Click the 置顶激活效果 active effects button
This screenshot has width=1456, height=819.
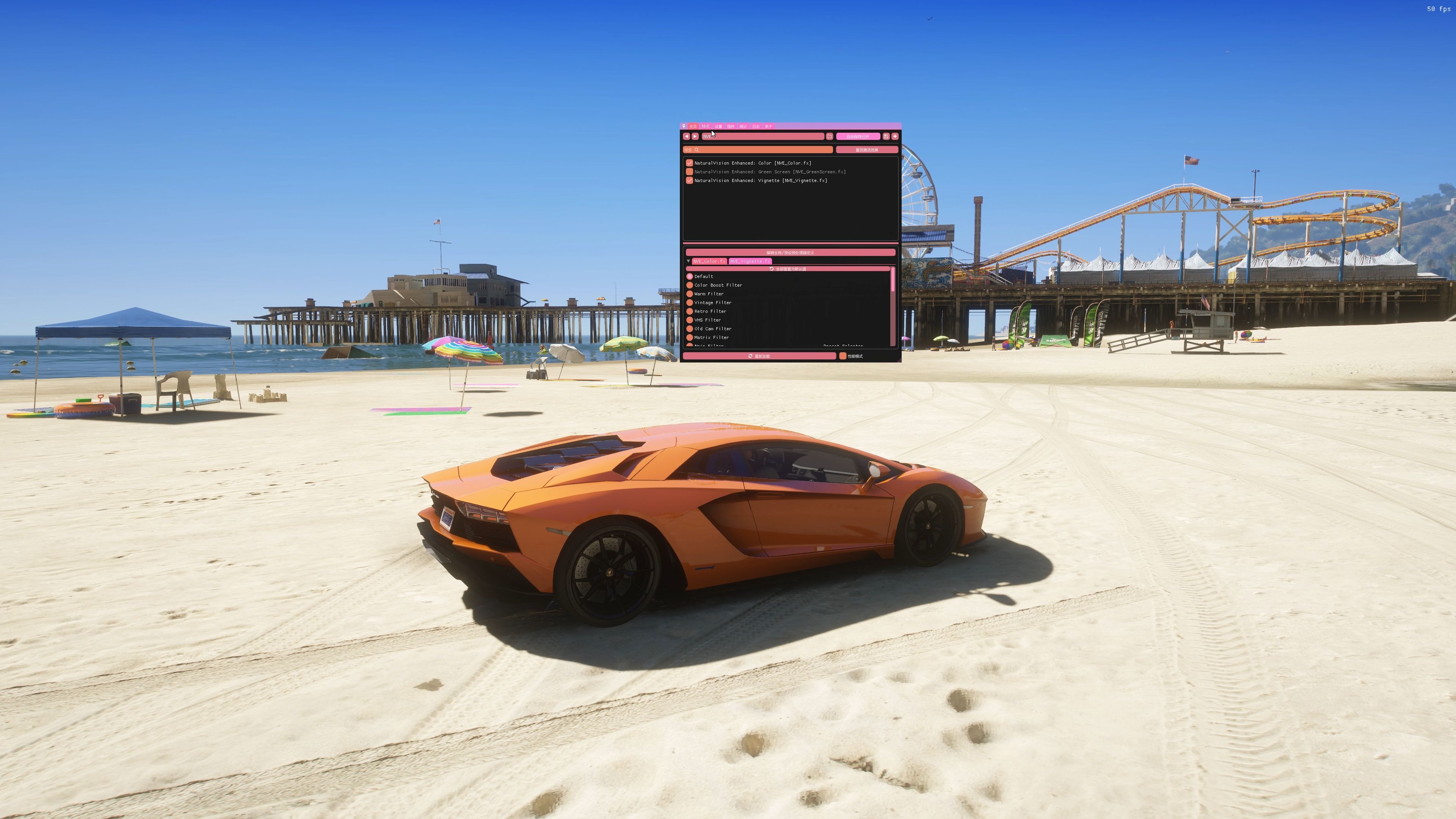pyautogui.click(x=868, y=150)
